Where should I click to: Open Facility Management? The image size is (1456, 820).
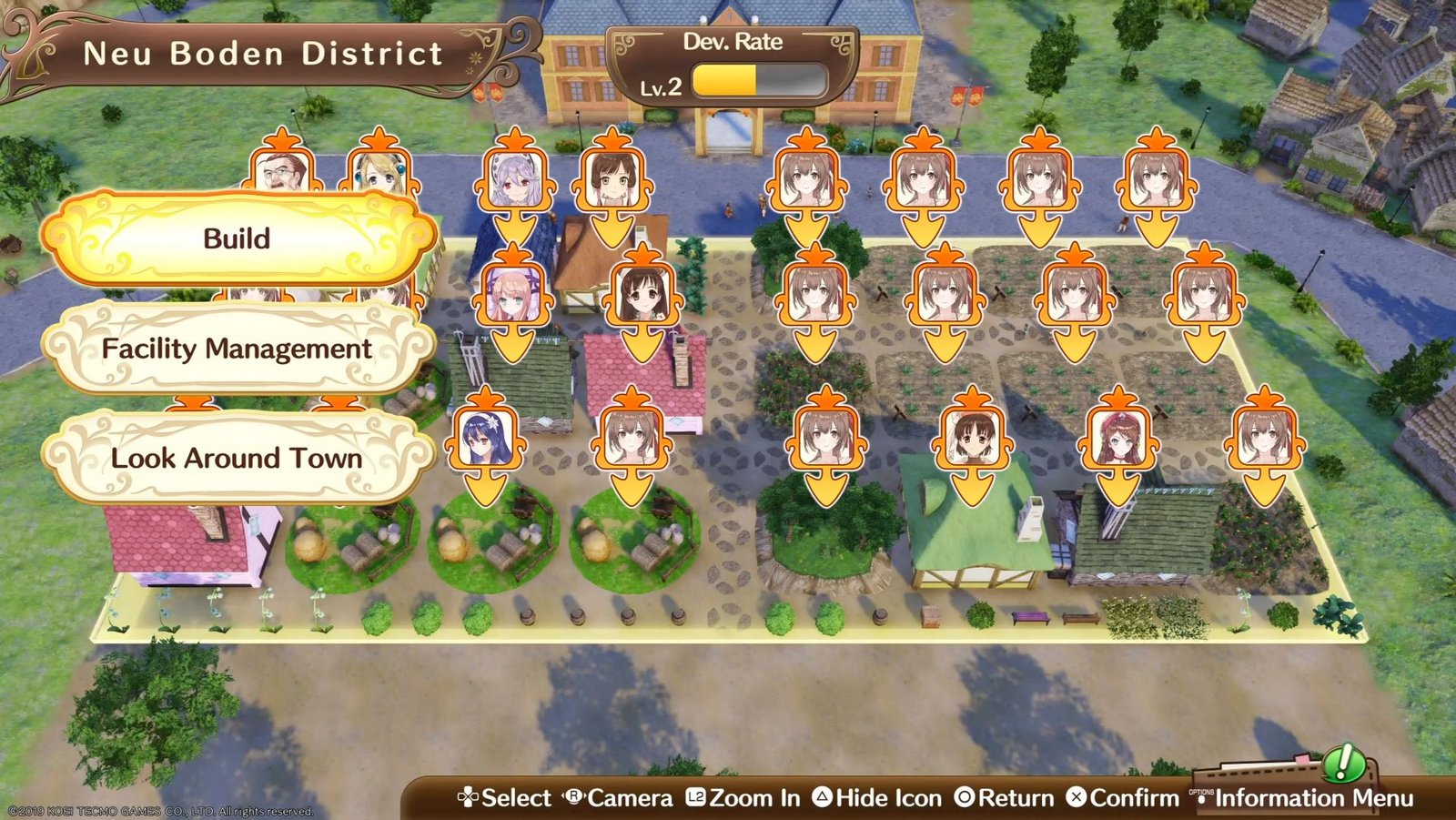[x=238, y=349]
